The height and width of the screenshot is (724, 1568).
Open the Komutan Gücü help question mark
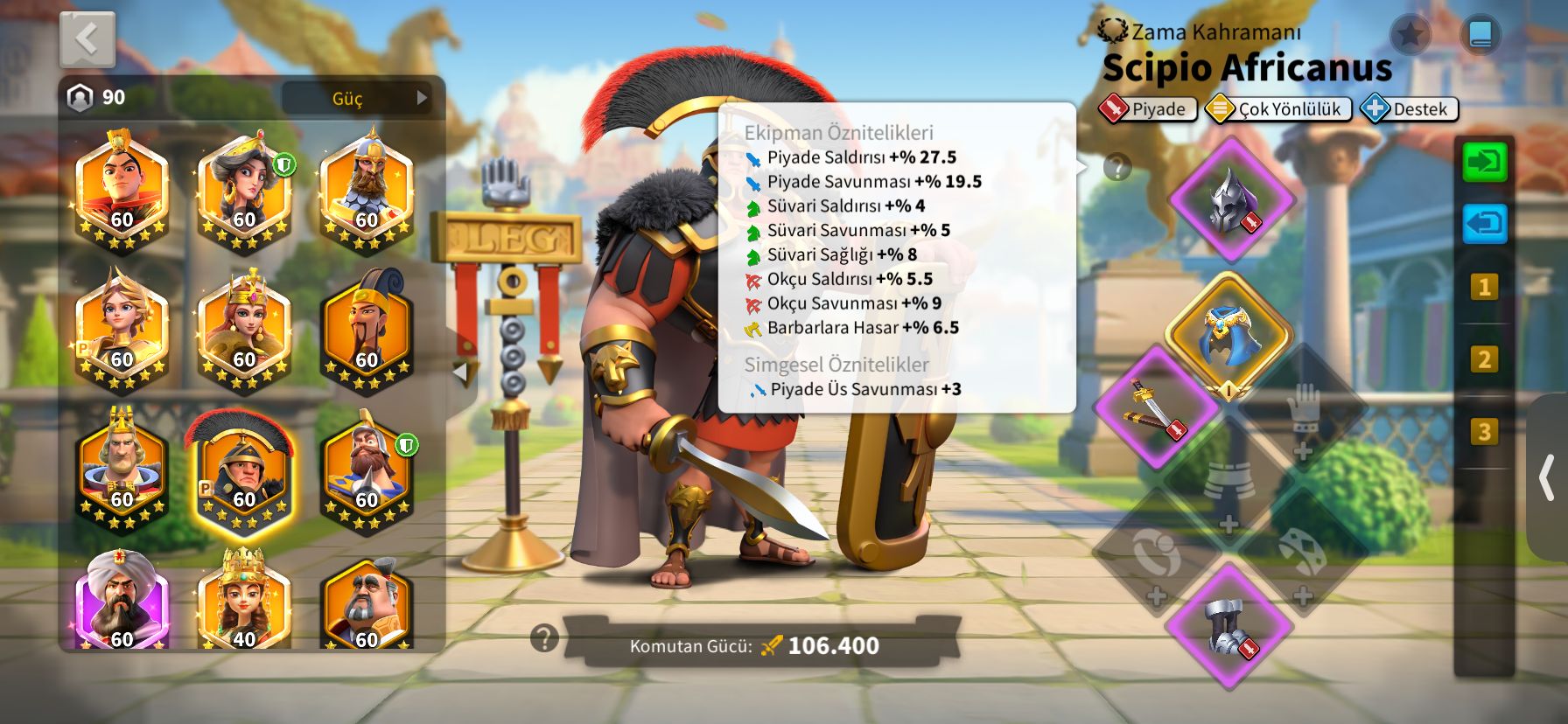(x=544, y=638)
